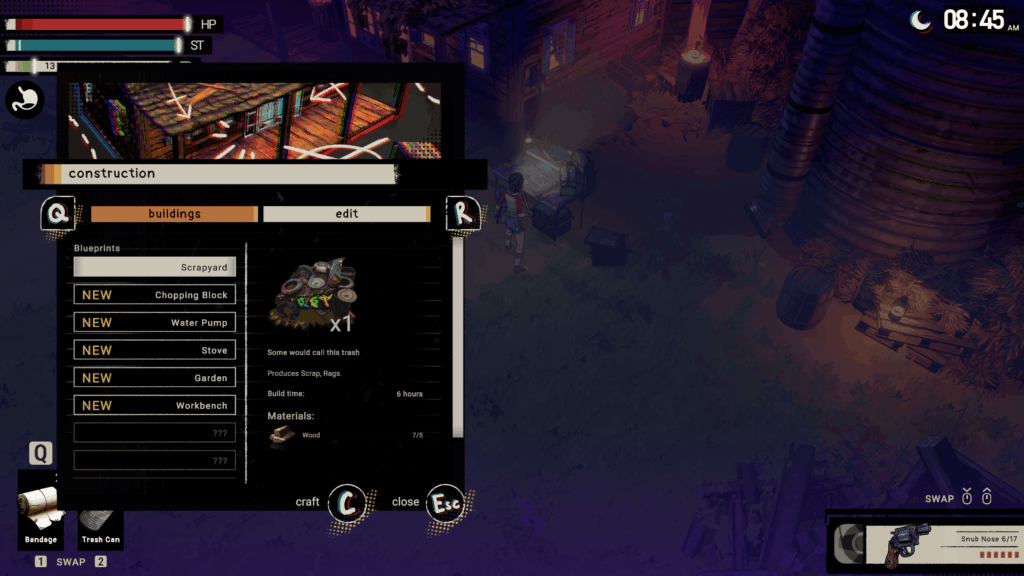Select the Scrapyard blueprint

click(155, 267)
